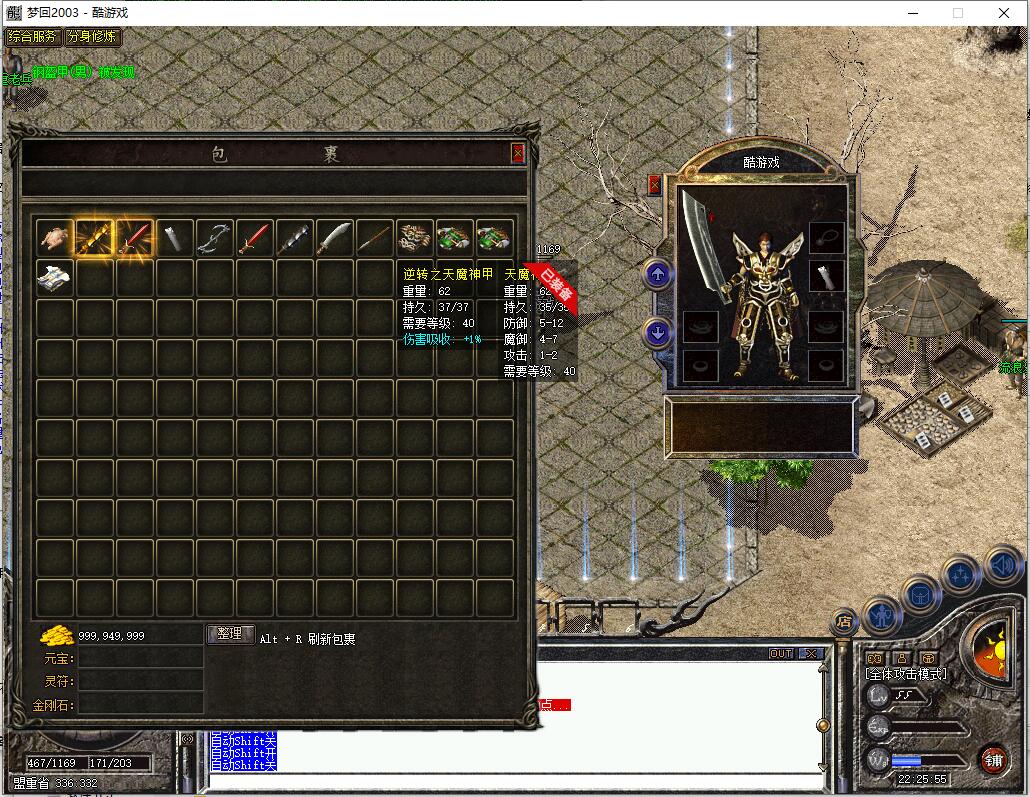
Task: Select the curved scimitar inventory slot
Action: pyautogui.click(x=334, y=237)
